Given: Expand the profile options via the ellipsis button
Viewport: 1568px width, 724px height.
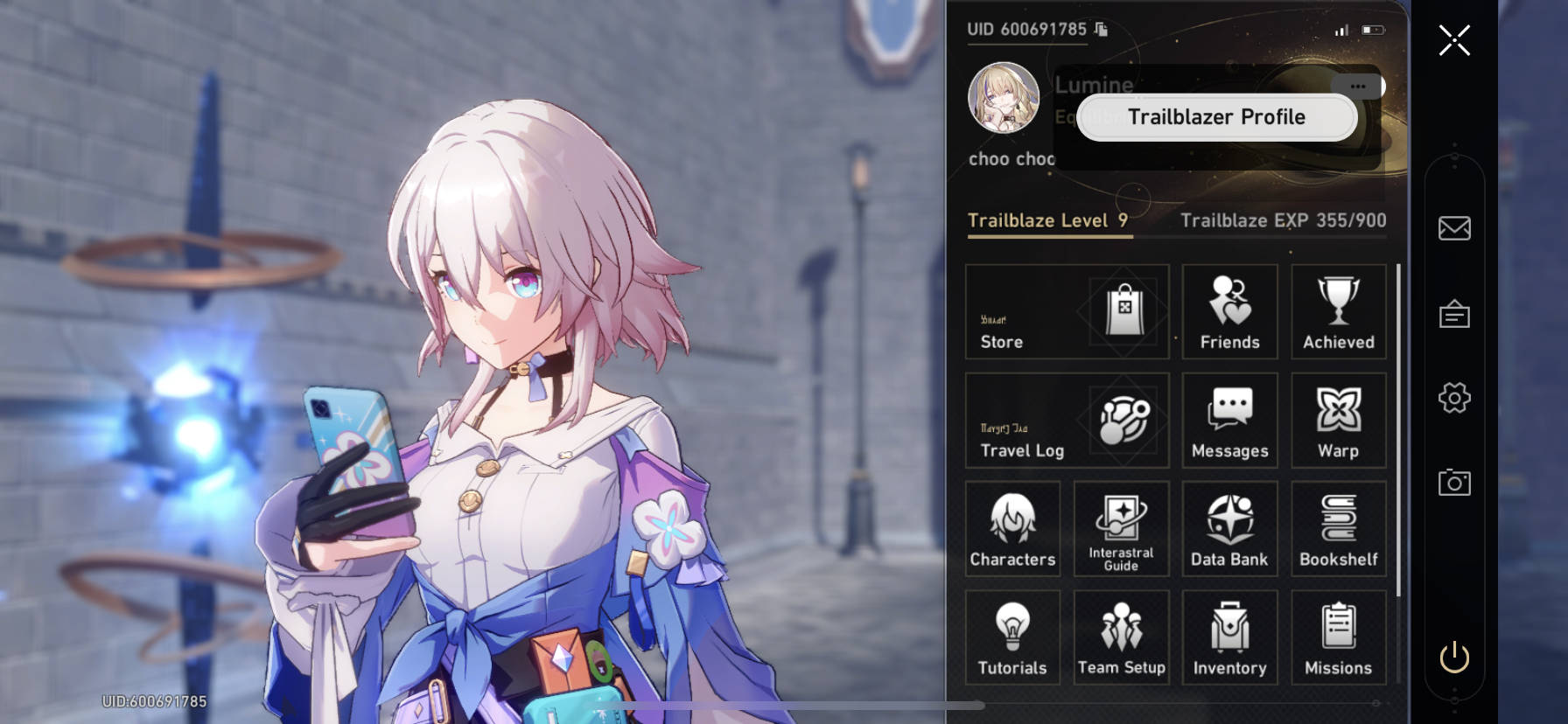Looking at the screenshot, I should point(1358,87).
